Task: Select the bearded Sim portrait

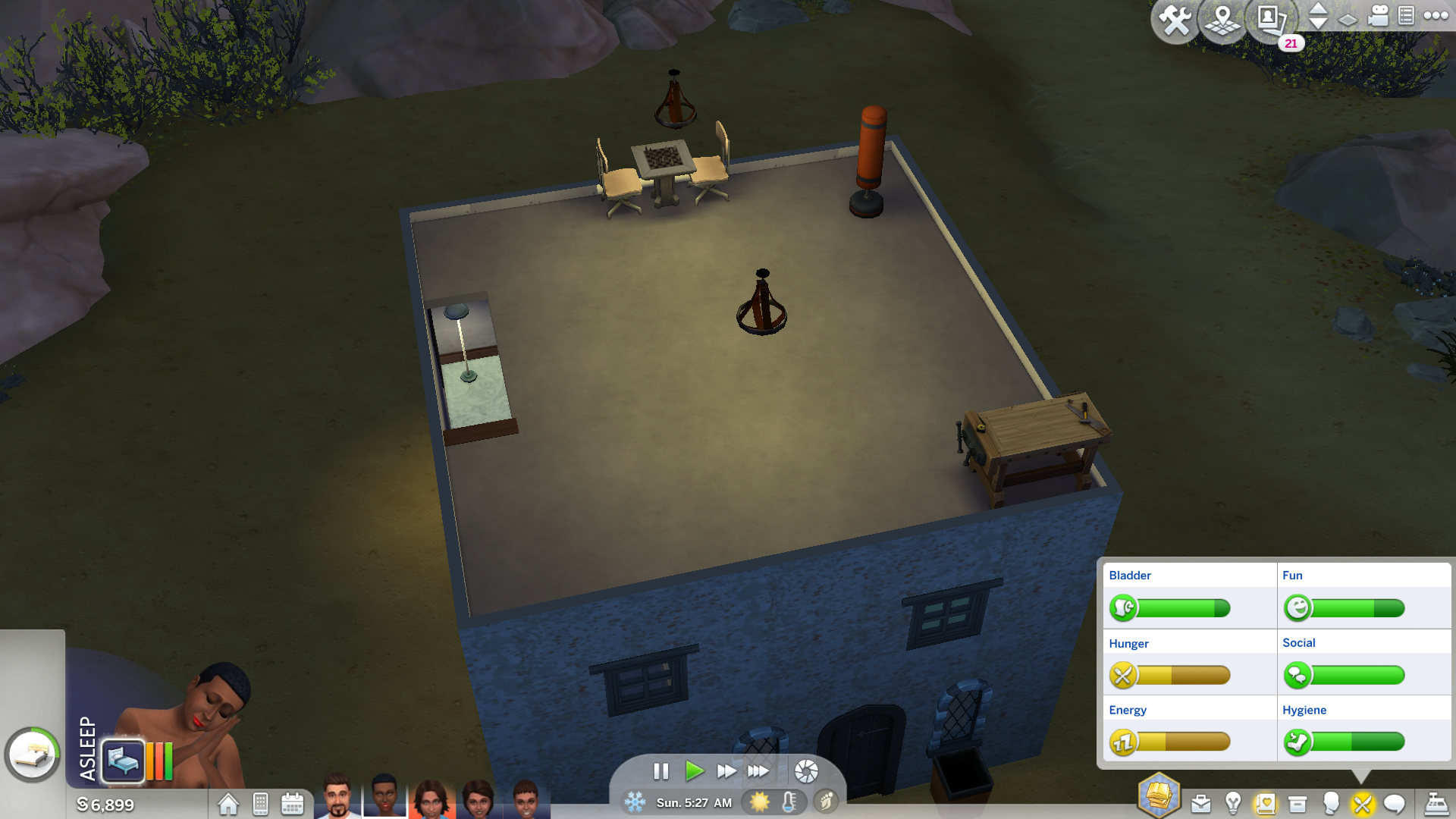Action: click(x=337, y=796)
